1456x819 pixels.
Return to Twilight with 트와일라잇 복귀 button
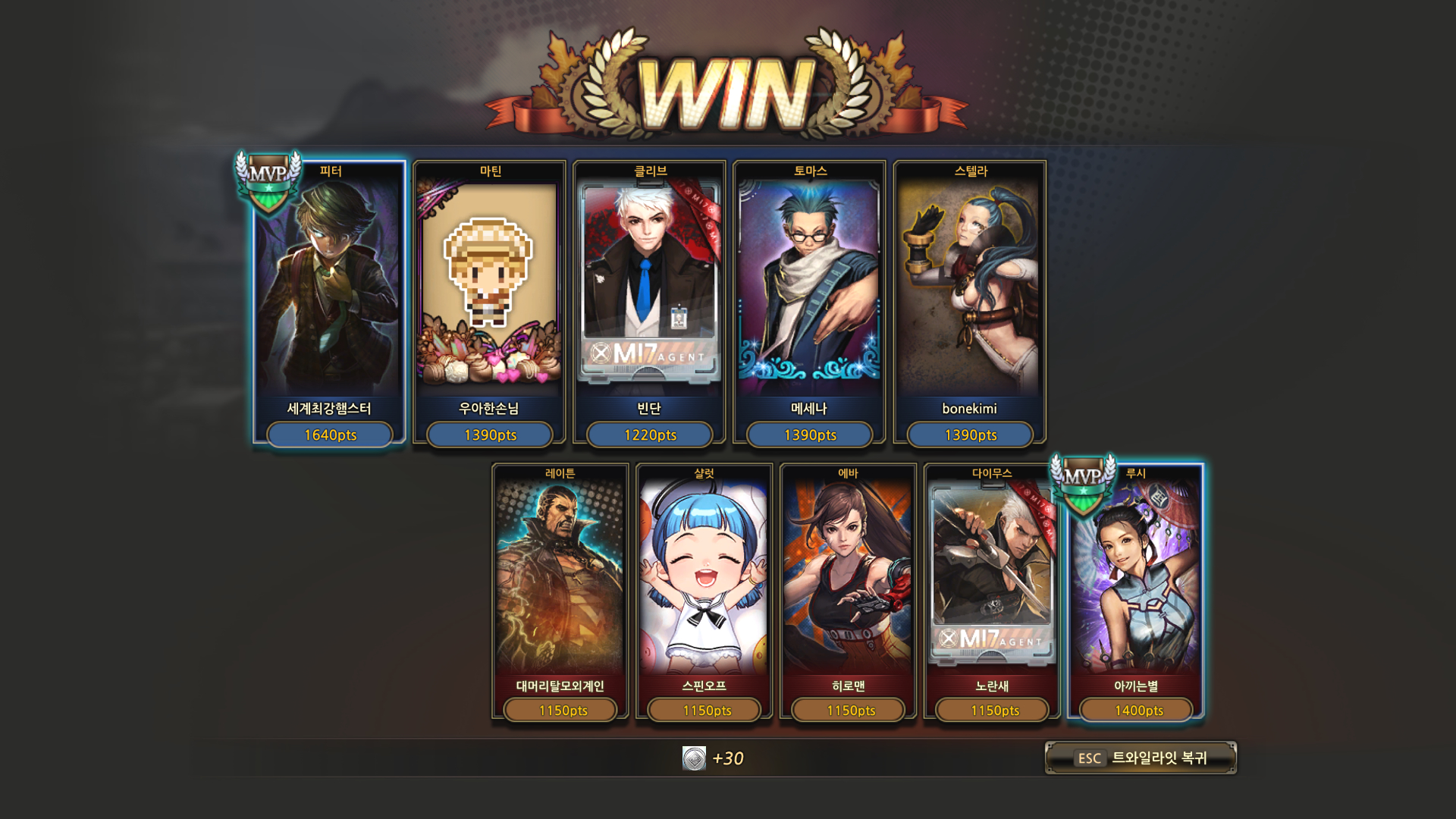point(1141,758)
